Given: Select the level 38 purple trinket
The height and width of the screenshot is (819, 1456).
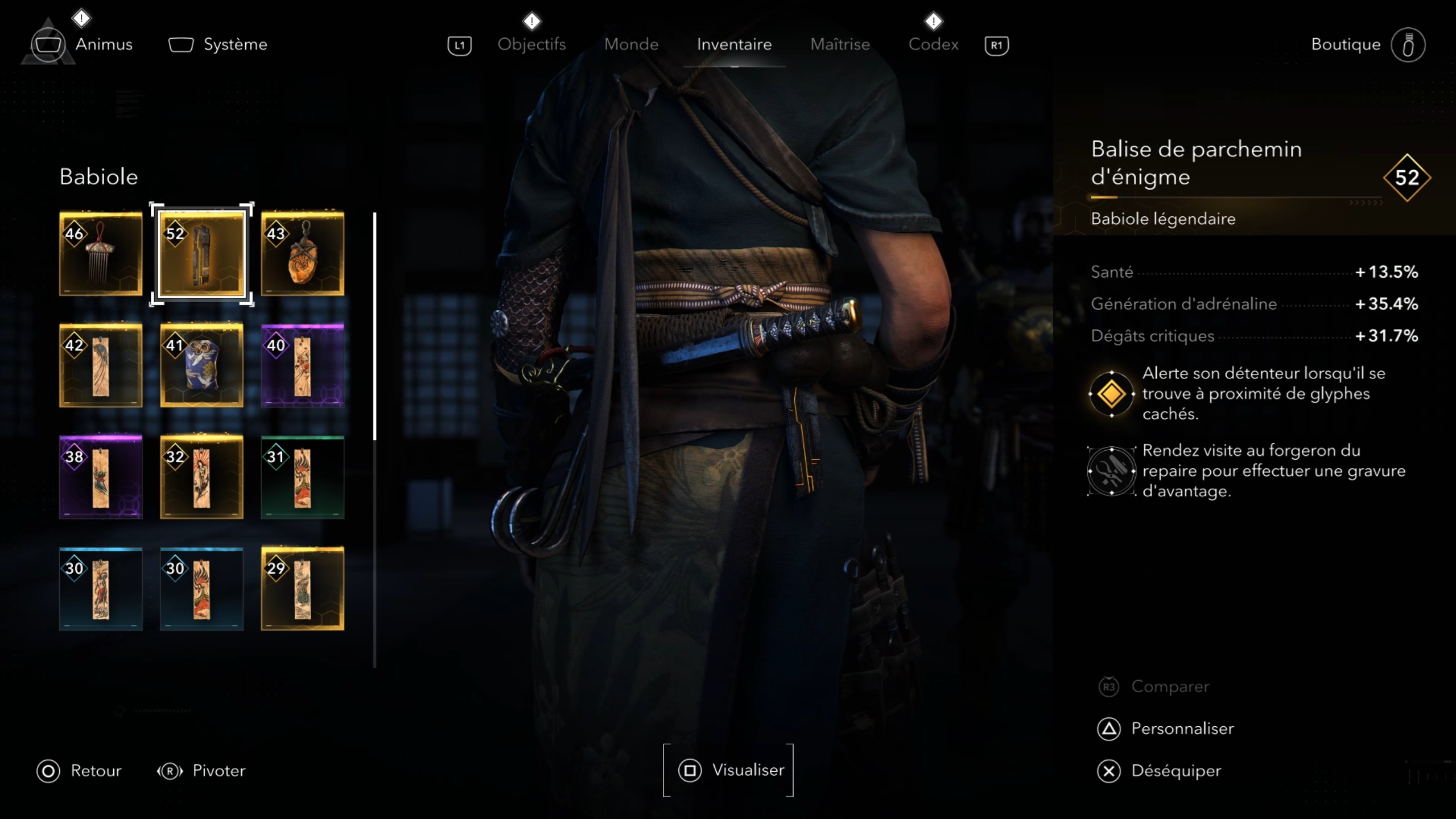Looking at the screenshot, I should (x=101, y=476).
